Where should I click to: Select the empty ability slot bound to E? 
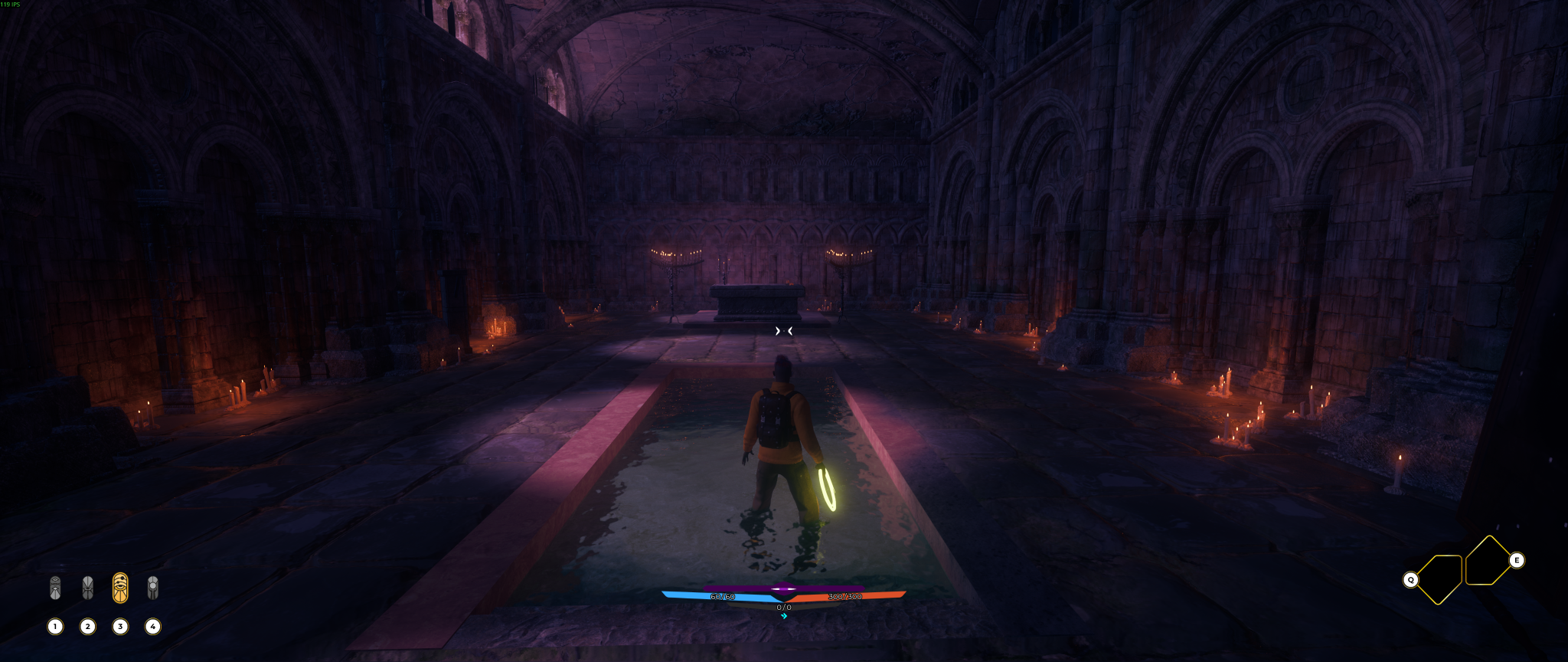pos(1487,561)
